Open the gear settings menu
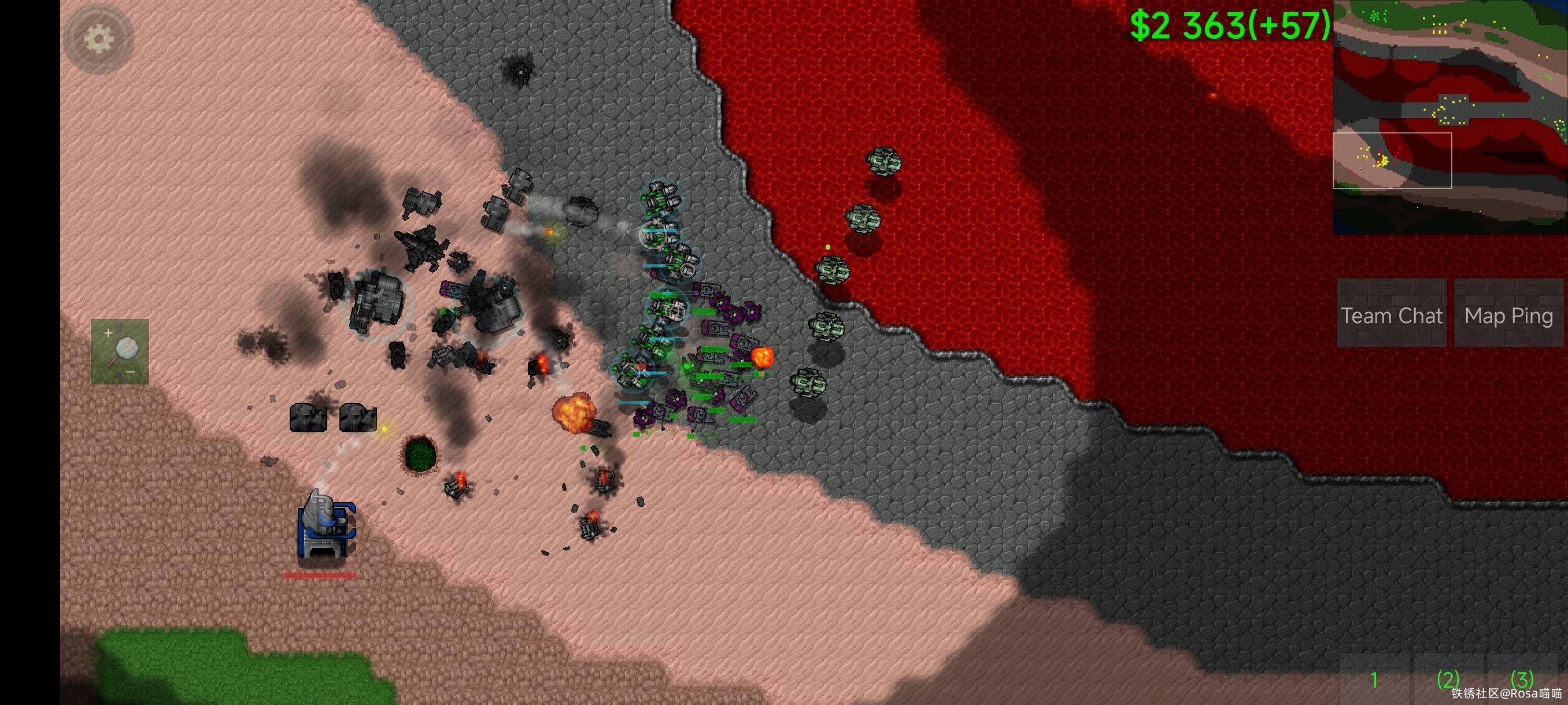Image resolution: width=1568 pixels, height=705 pixels. (x=98, y=39)
